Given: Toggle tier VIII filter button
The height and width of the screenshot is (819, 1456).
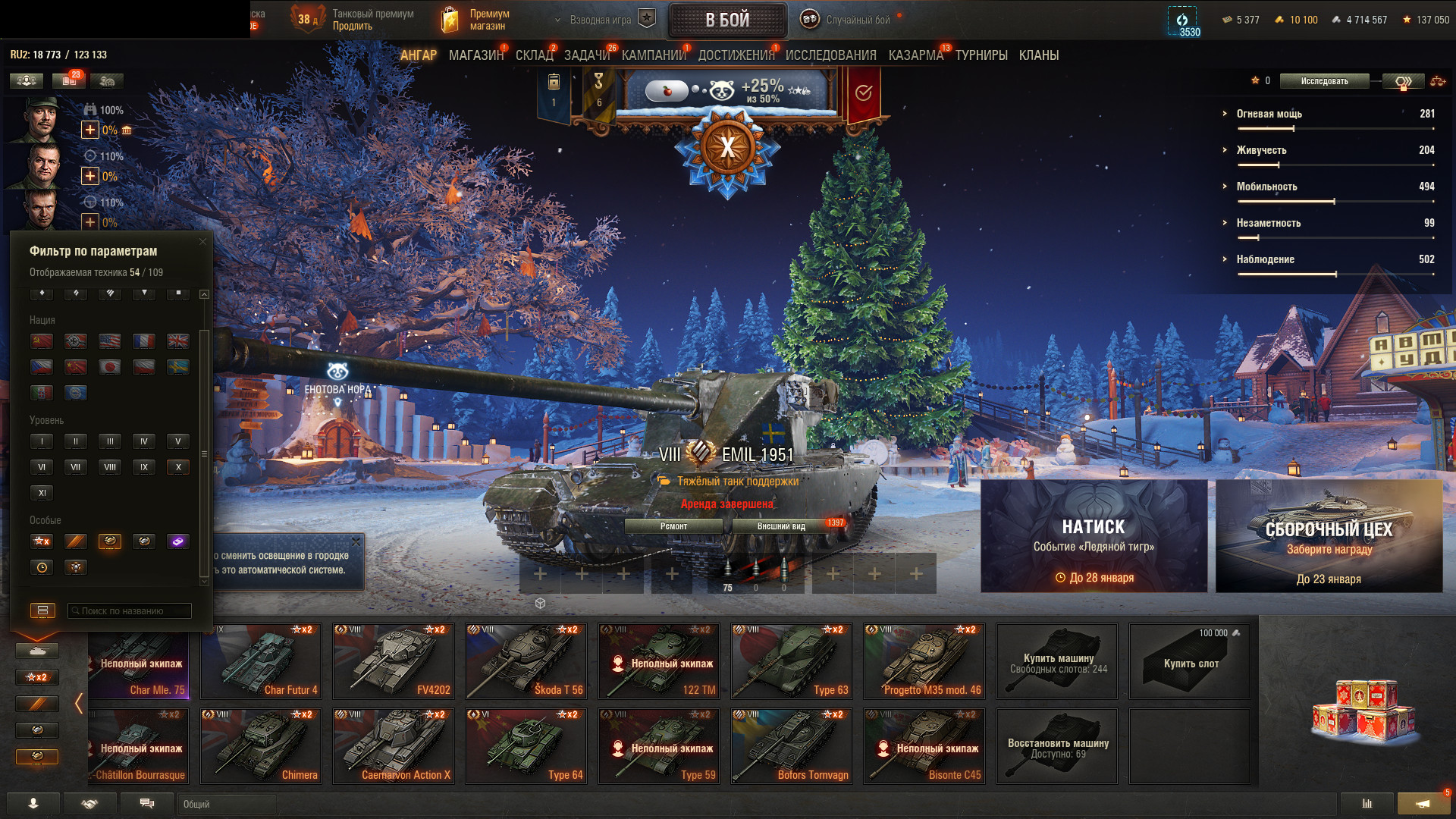Looking at the screenshot, I should point(110,467).
